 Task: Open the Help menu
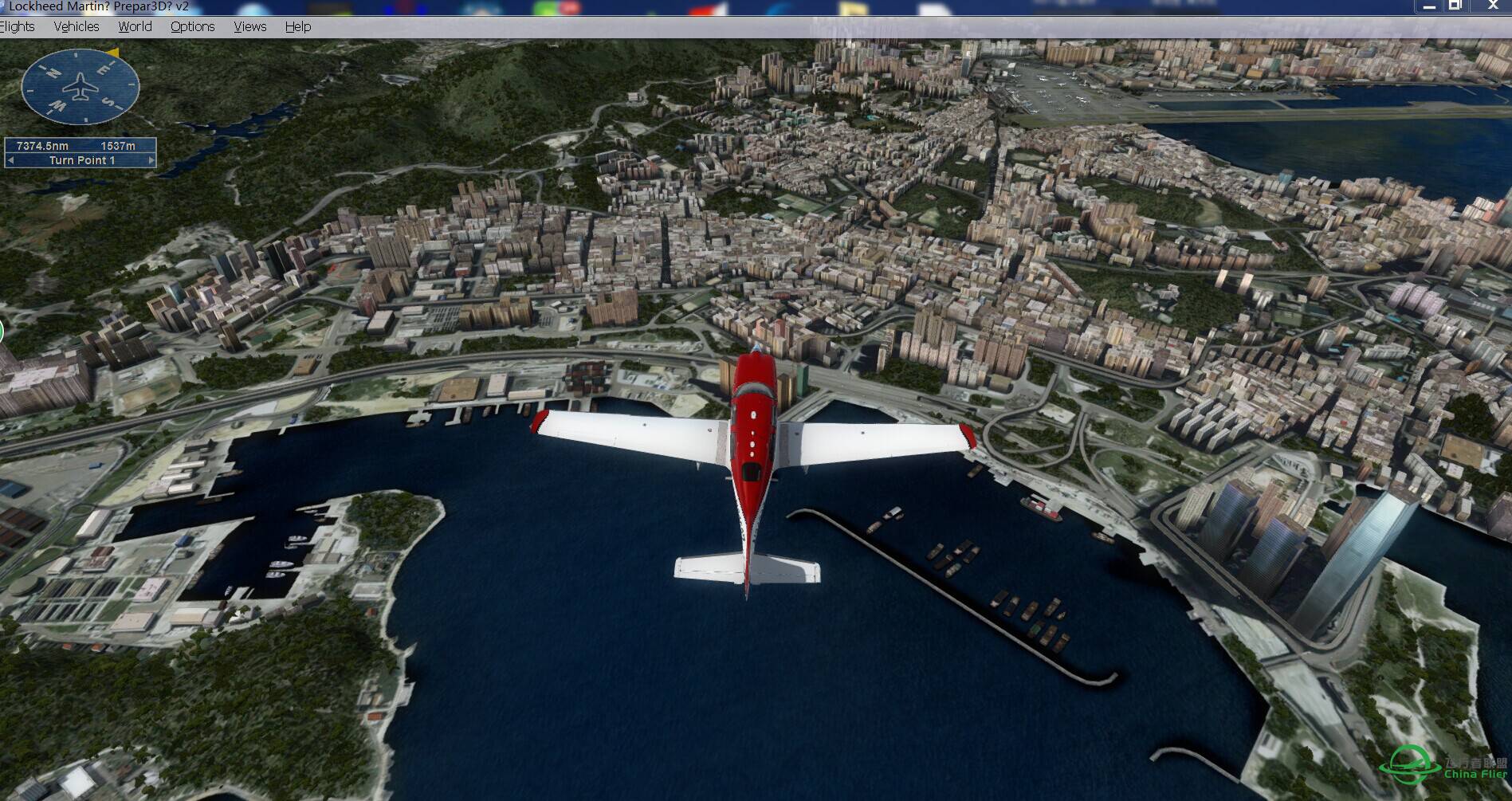click(x=298, y=26)
